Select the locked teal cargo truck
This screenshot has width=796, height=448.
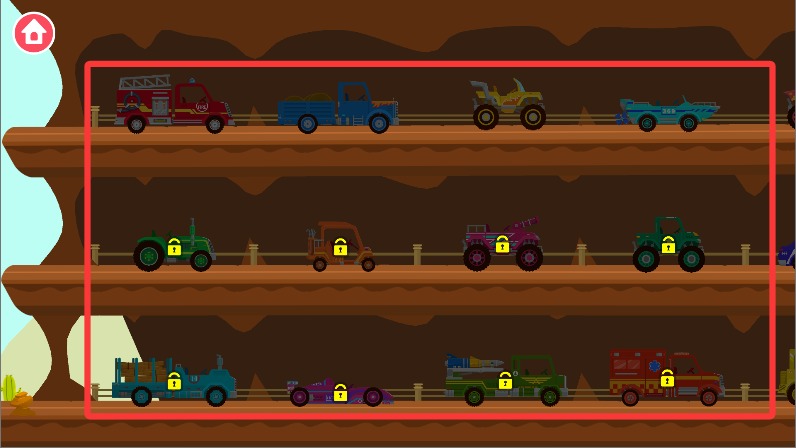[x=174, y=381]
